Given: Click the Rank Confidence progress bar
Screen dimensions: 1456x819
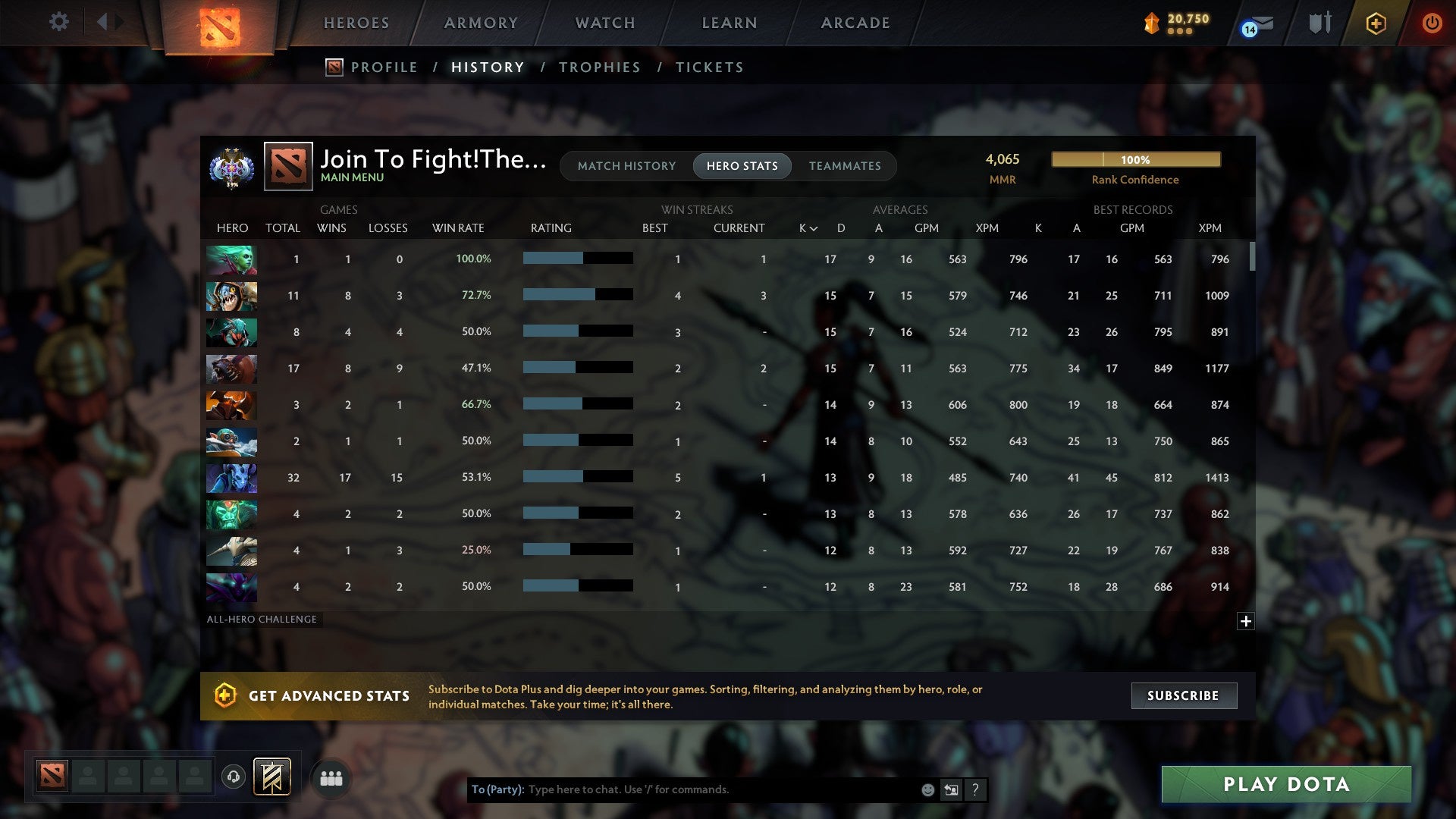Looking at the screenshot, I should pos(1135,159).
